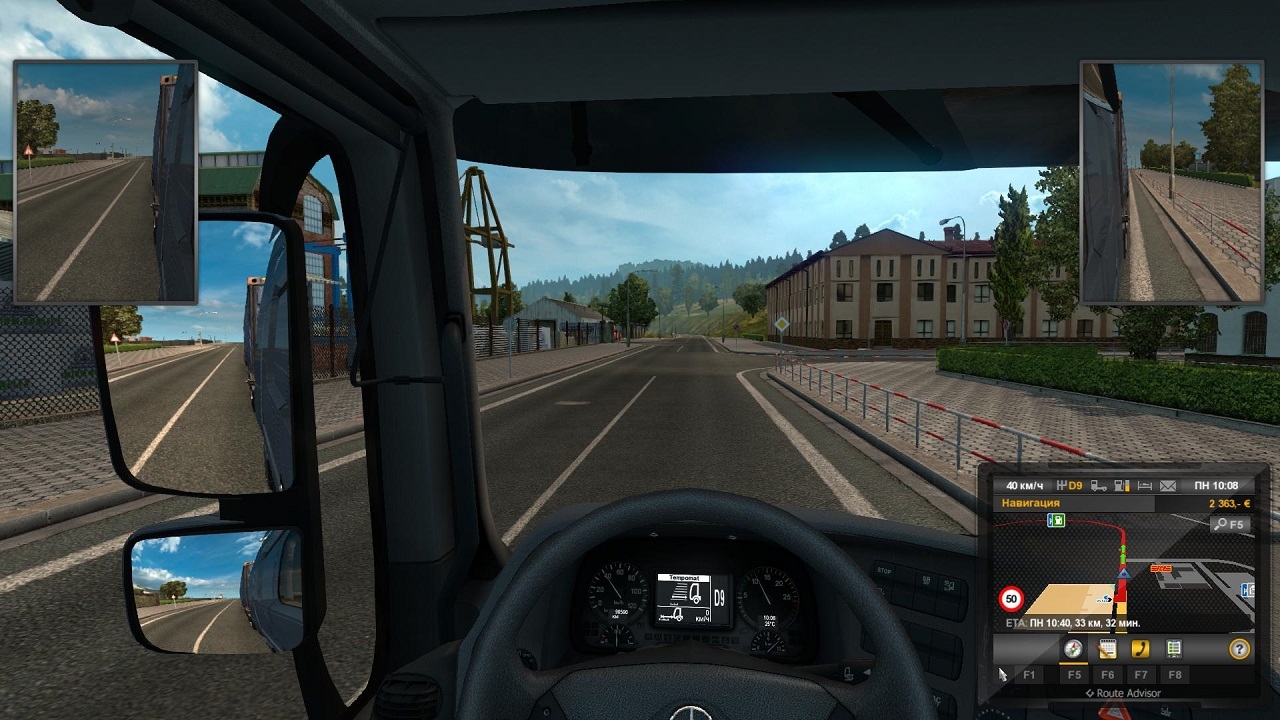The image size is (1280, 720).
Task: Show the truck info list tab
Action: [x=1174, y=649]
